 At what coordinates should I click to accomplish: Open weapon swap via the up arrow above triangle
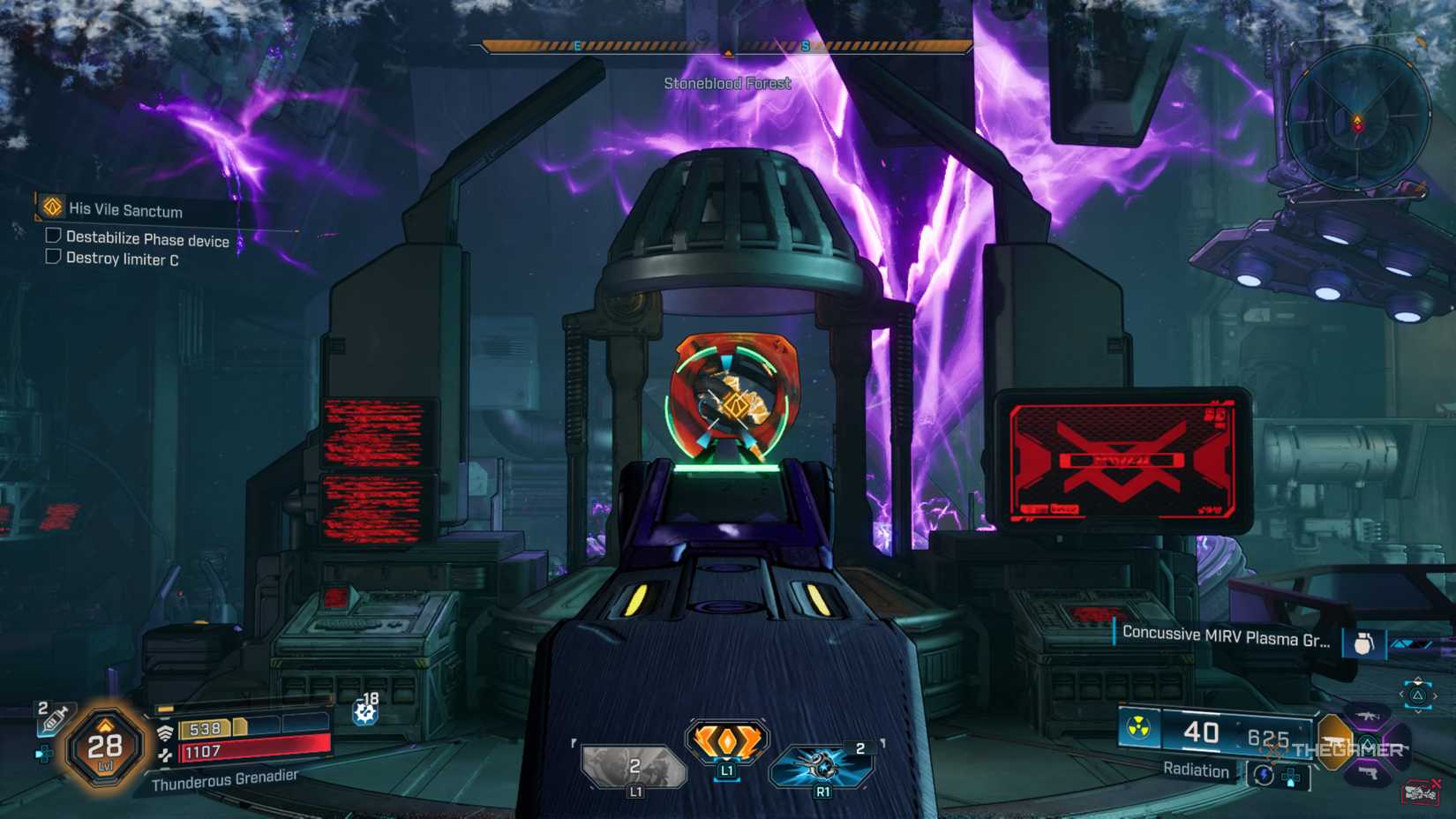point(1418,680)
